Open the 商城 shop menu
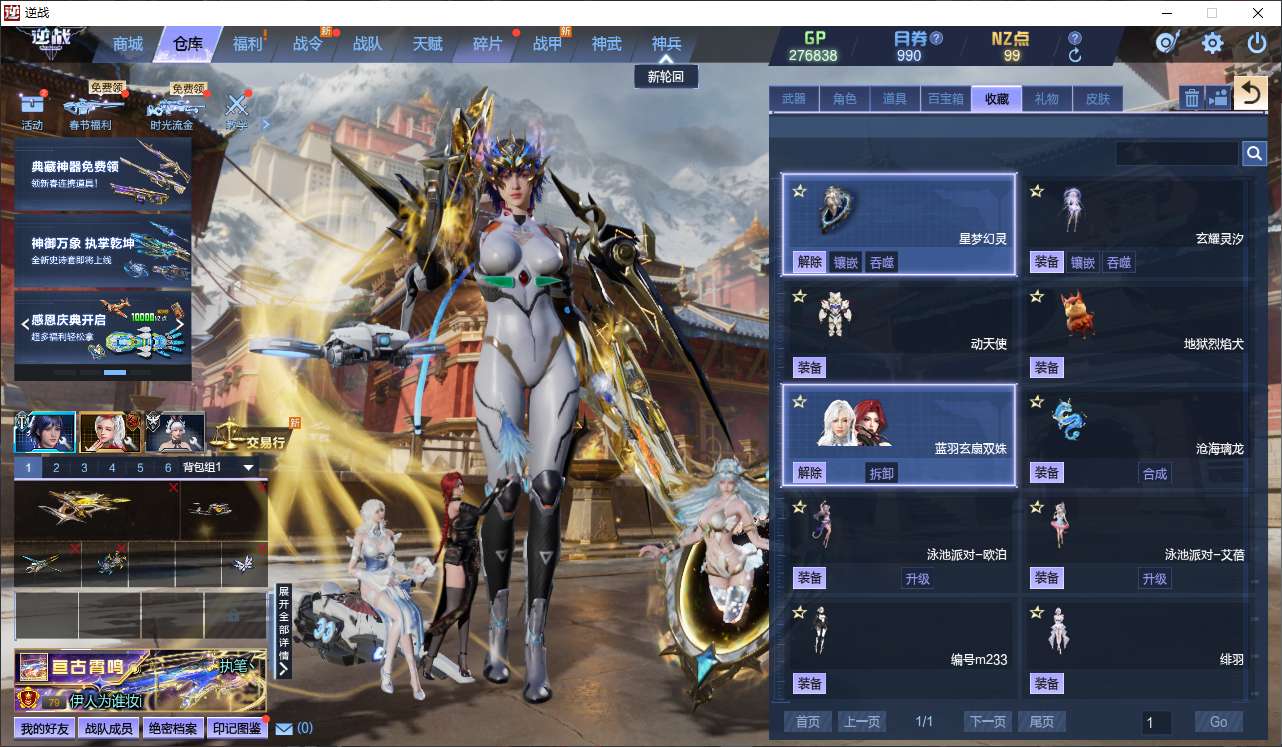Viewport: 1282px width, 747px height. point(128,44)
